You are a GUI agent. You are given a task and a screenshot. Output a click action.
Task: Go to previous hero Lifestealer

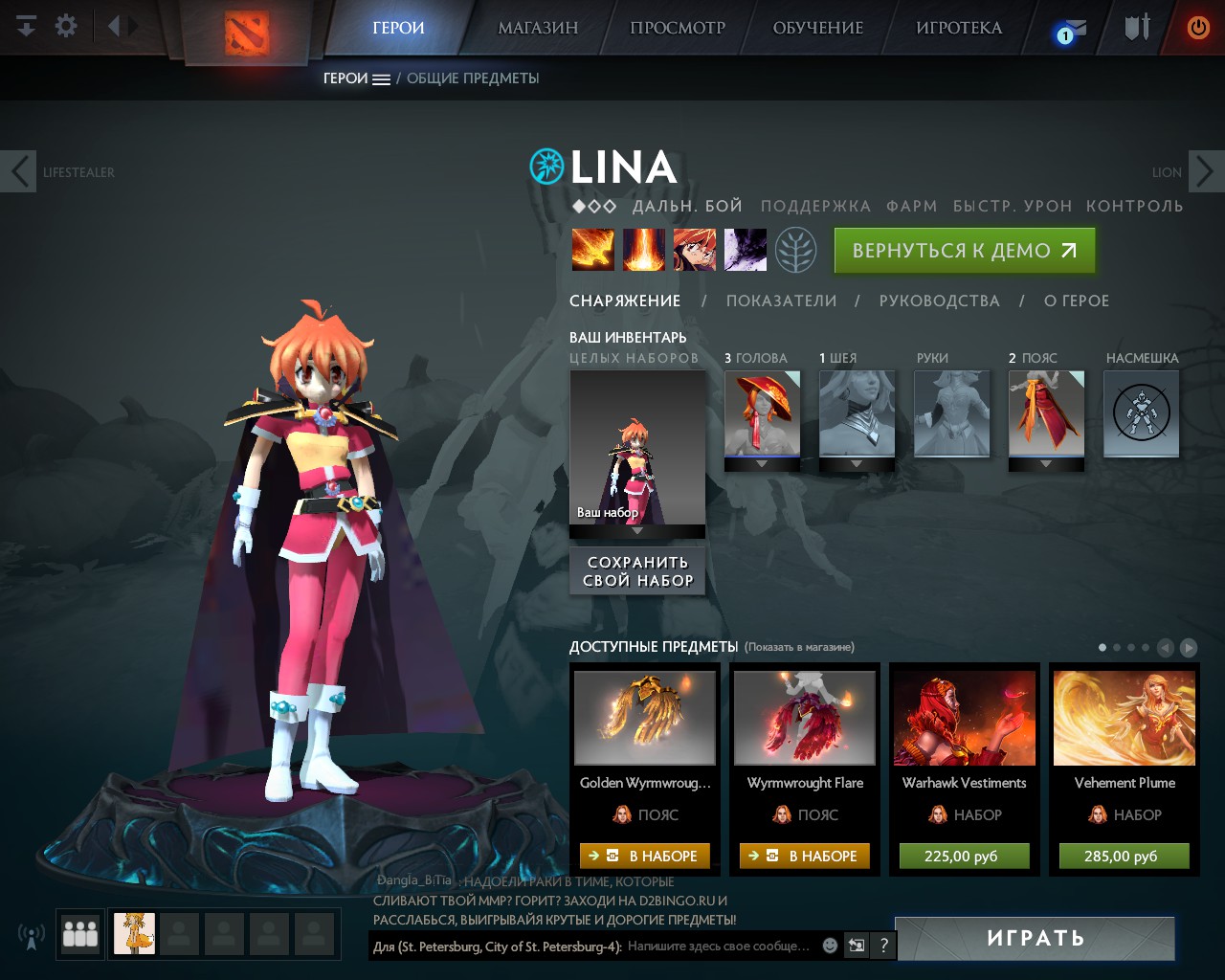pyautogui.click(x=19, y=172)
